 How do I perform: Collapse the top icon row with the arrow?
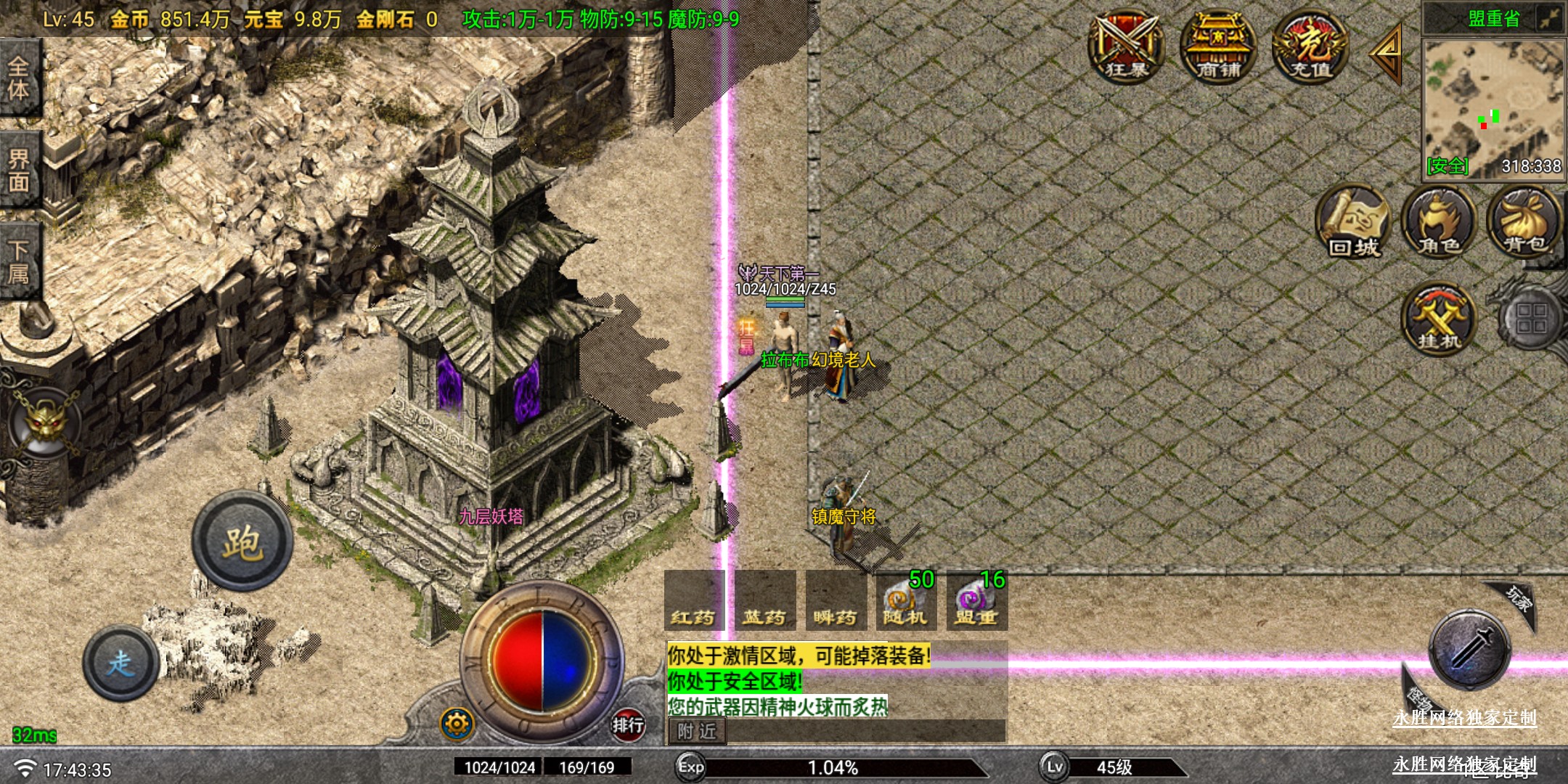coord(1387,52)
